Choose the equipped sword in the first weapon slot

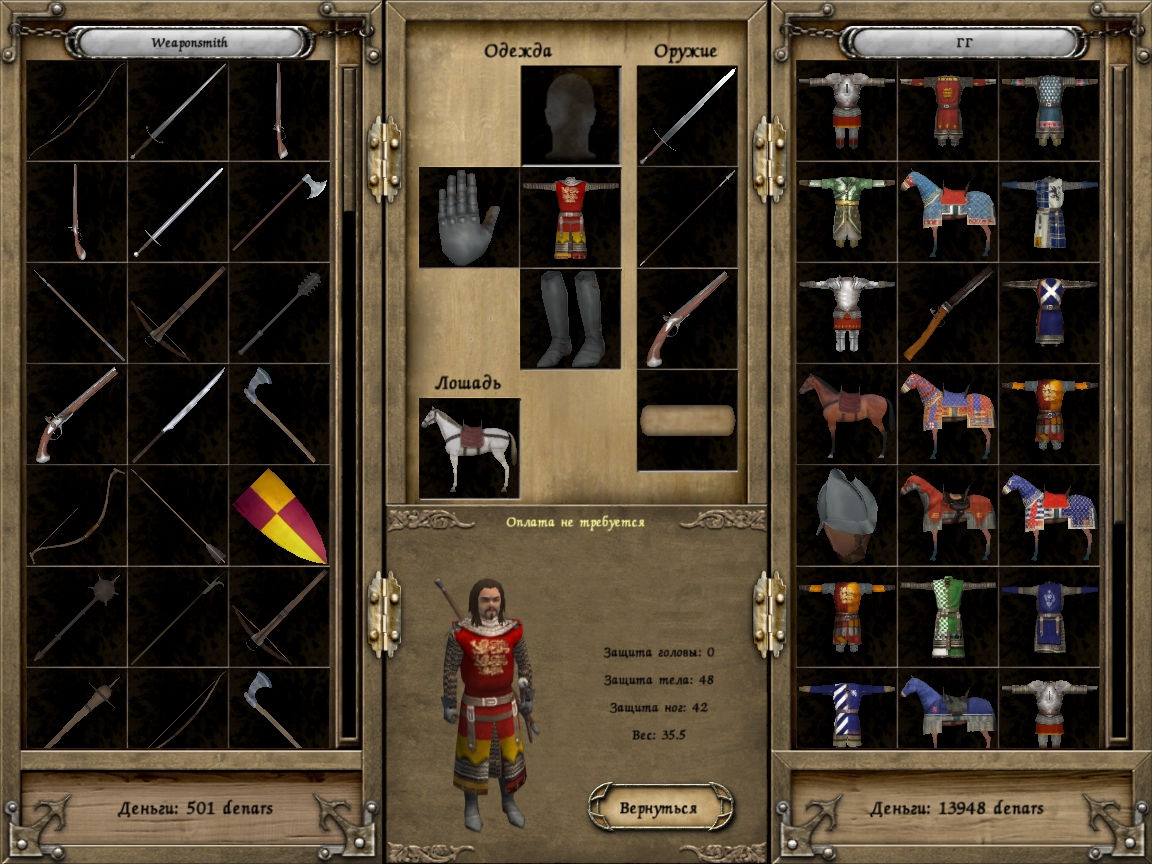(687, 115)
